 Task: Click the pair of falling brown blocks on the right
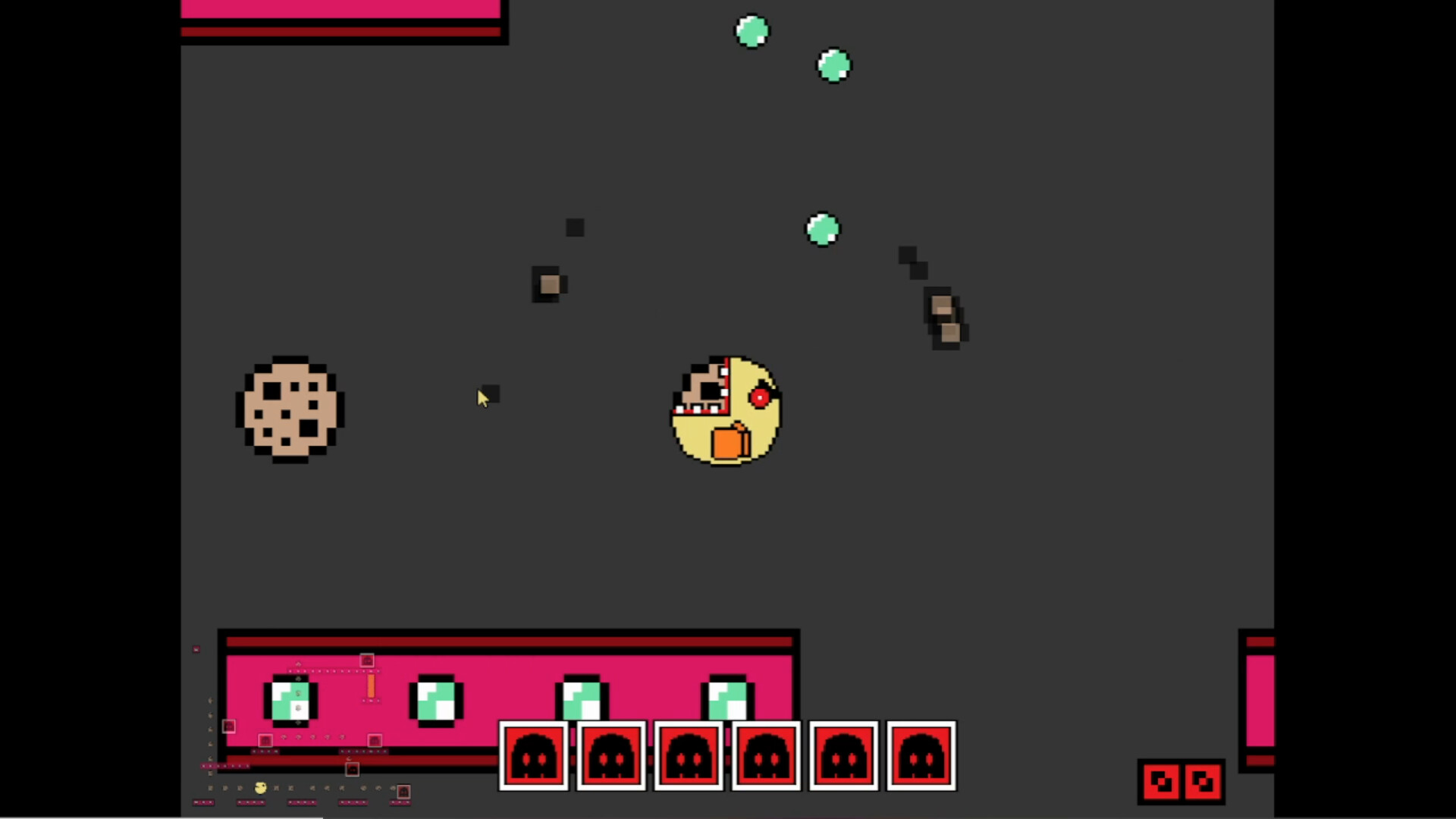pyautogui.click(x=944, y=318)
